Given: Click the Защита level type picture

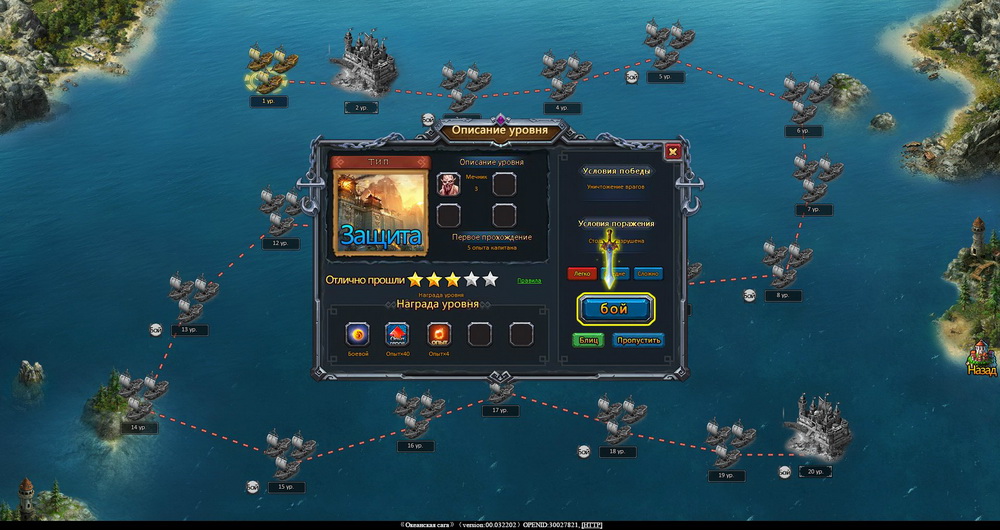Looking at the screenshot, I should point(379,212).
